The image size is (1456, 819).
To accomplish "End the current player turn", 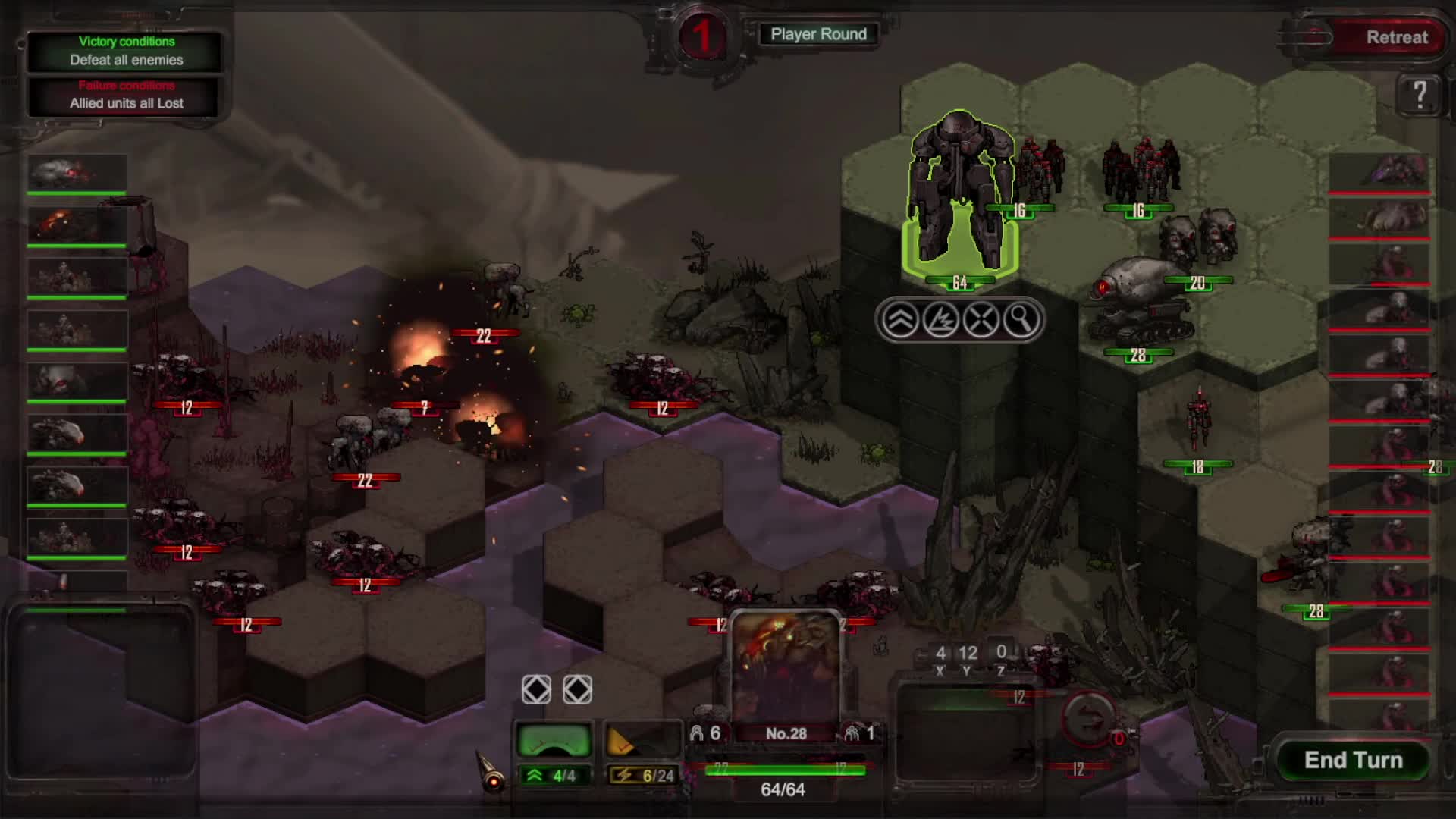I will [x=1353, y=760].
